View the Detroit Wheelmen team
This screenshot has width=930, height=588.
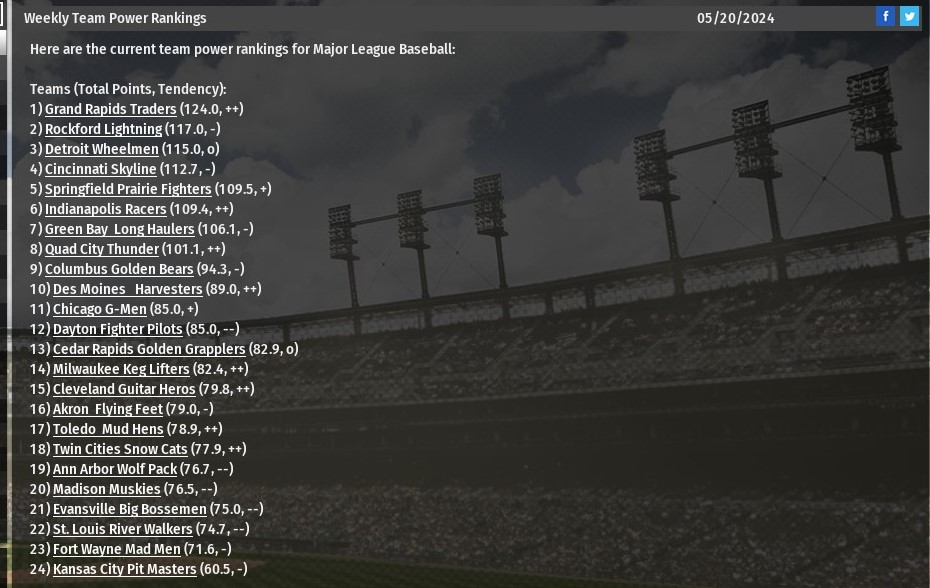101,149
